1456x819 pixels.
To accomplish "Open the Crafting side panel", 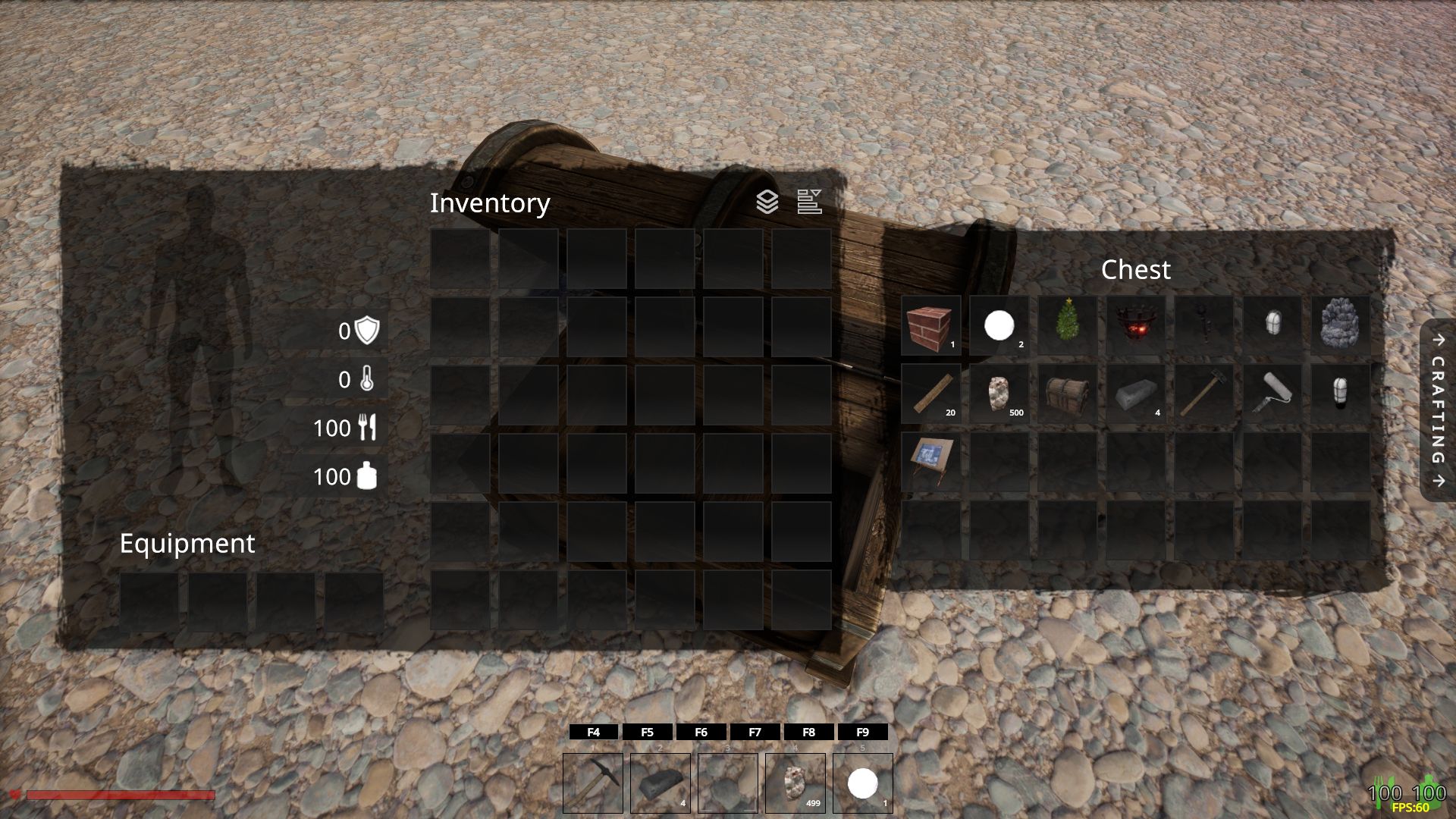I will (x=1438, y=410).
